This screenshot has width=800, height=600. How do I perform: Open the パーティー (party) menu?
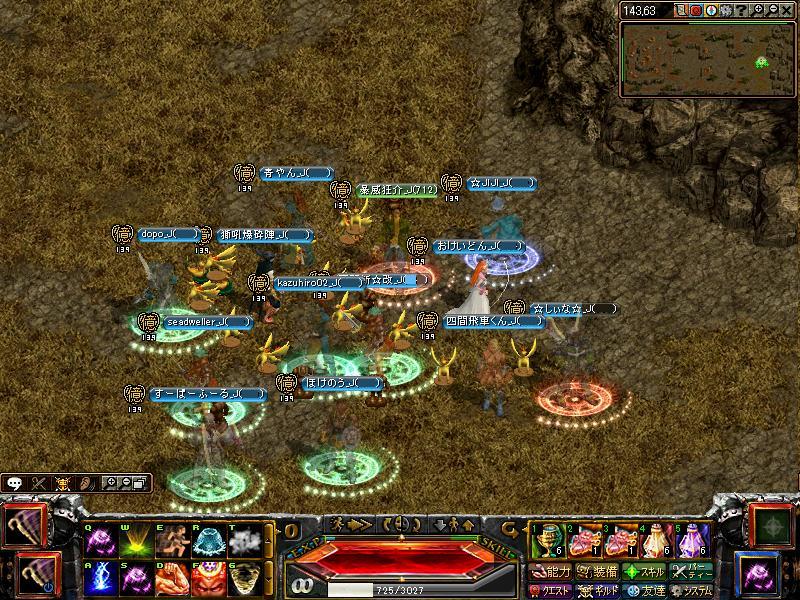click(x=692, y=572)
